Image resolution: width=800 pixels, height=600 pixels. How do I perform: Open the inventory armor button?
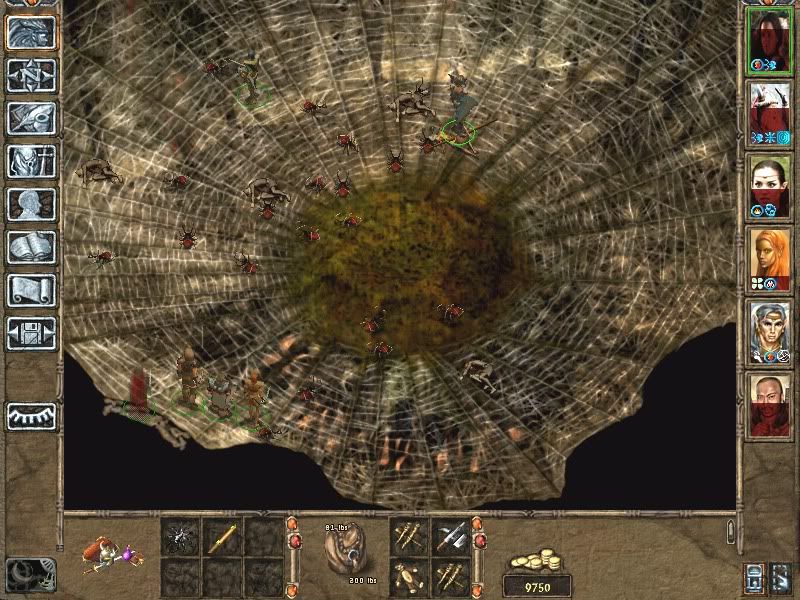(x=31, y=161)
